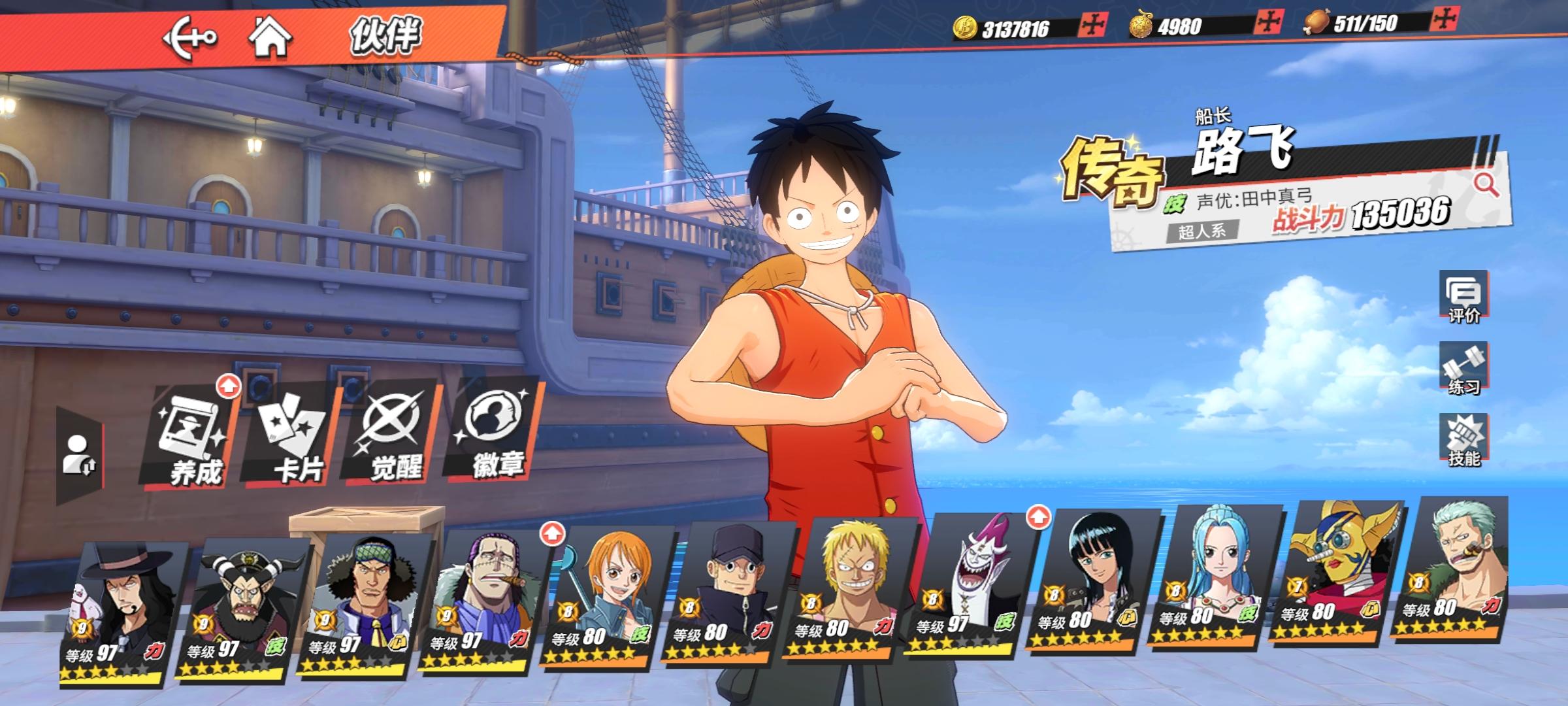
Task: Pick the Vivi character card
Action: point(1209,579)
